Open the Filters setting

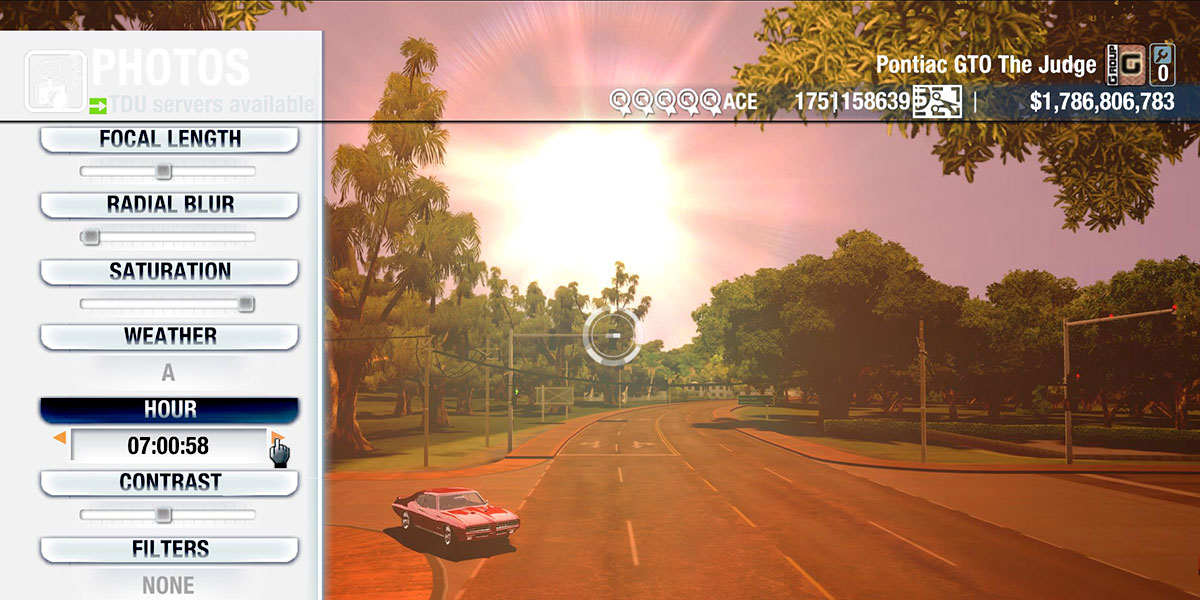coord(169,550)
